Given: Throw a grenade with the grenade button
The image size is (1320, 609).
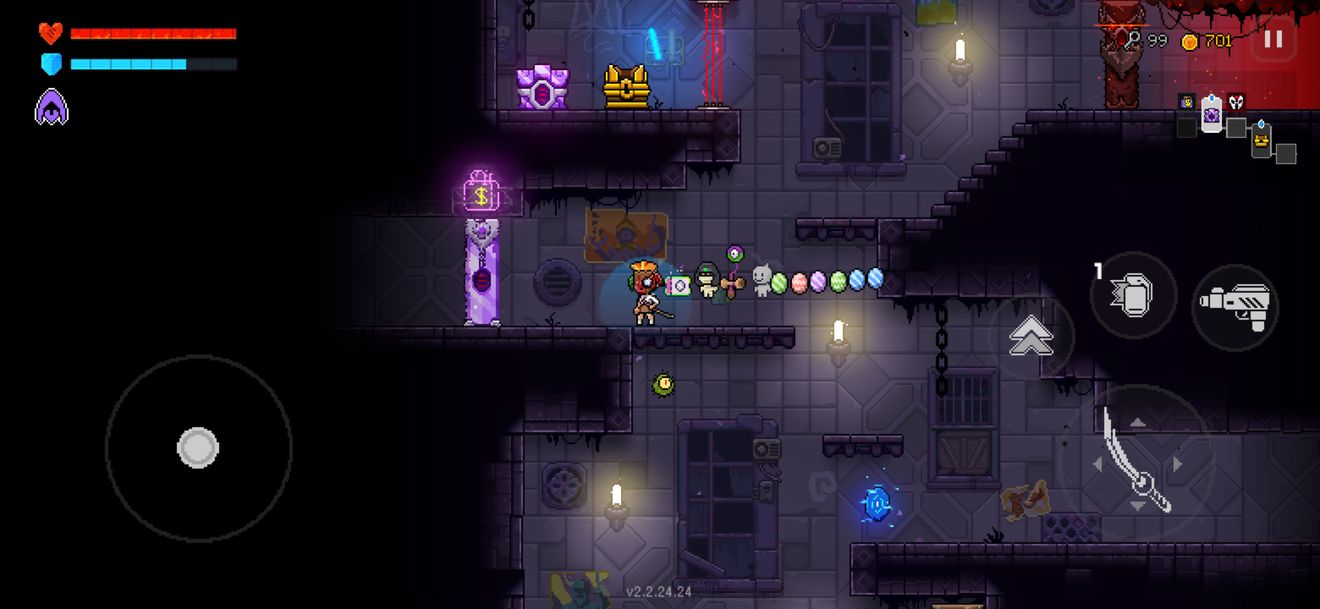Looking at the screenshot, I should coord(1133,296).
